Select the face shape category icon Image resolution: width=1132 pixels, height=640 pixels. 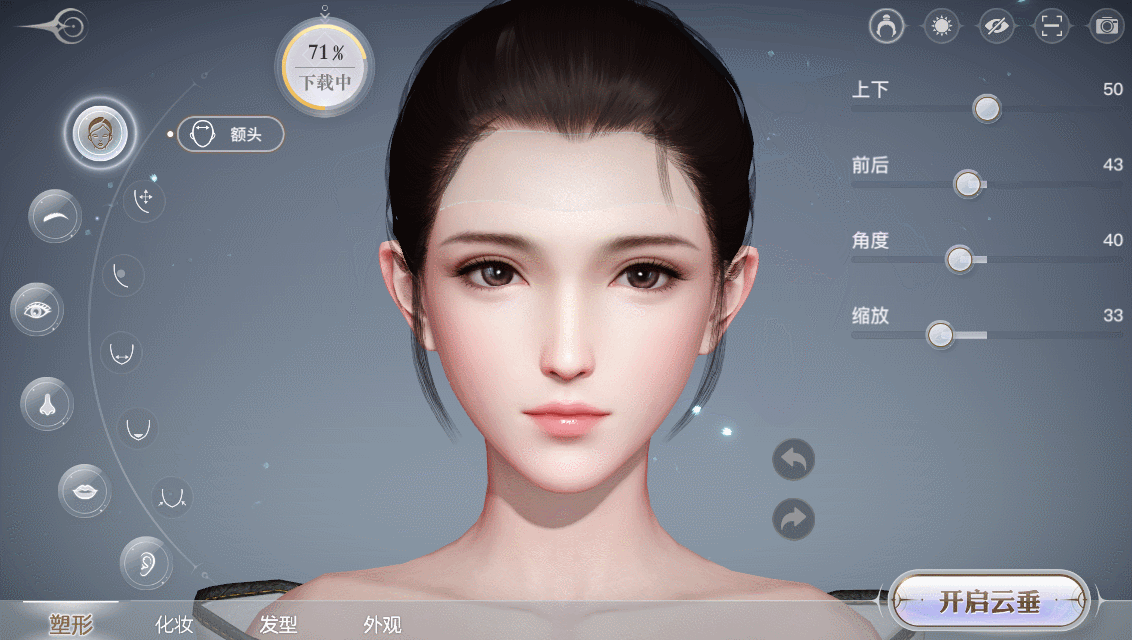pos(99,133)
